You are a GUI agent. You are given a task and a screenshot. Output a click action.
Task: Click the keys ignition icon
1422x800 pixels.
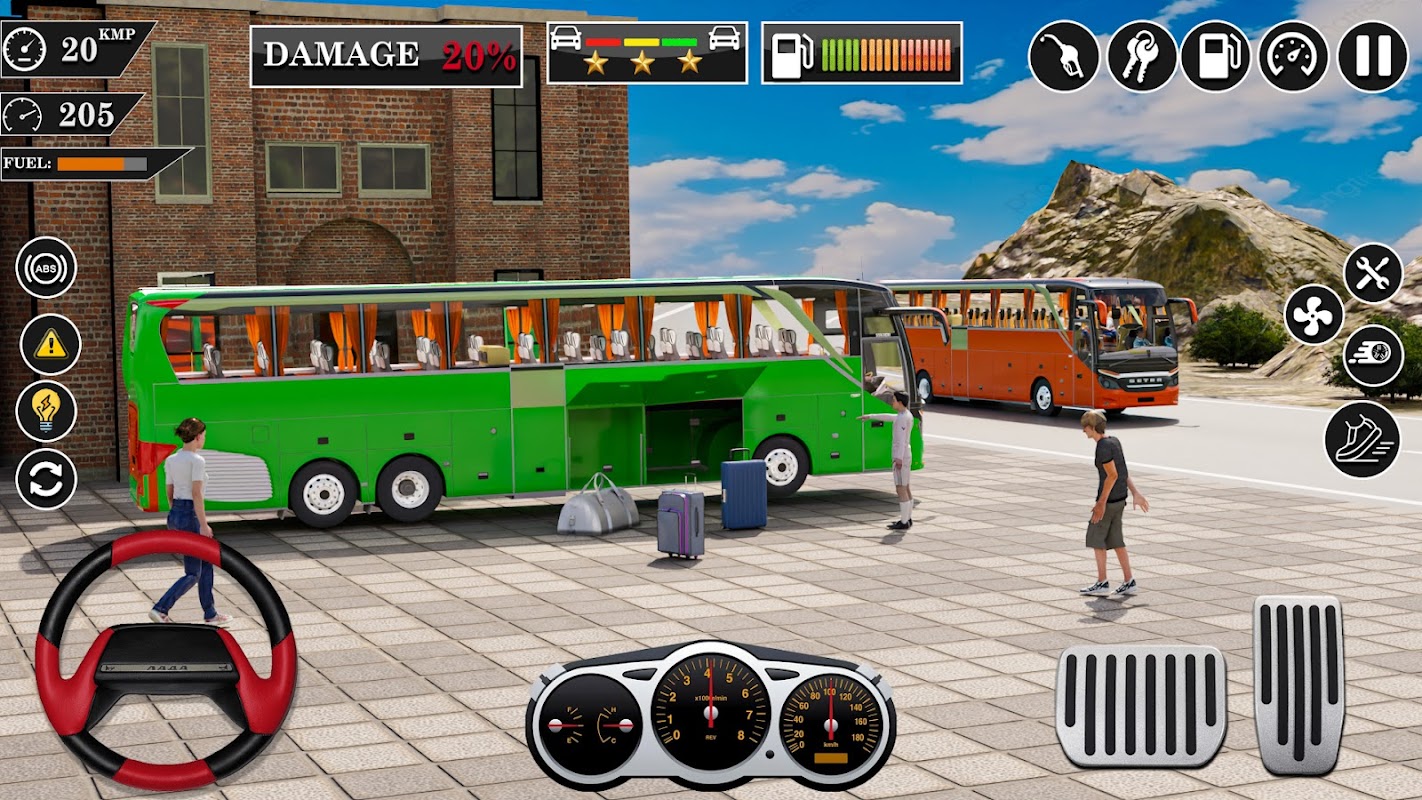click(1141, 56)
